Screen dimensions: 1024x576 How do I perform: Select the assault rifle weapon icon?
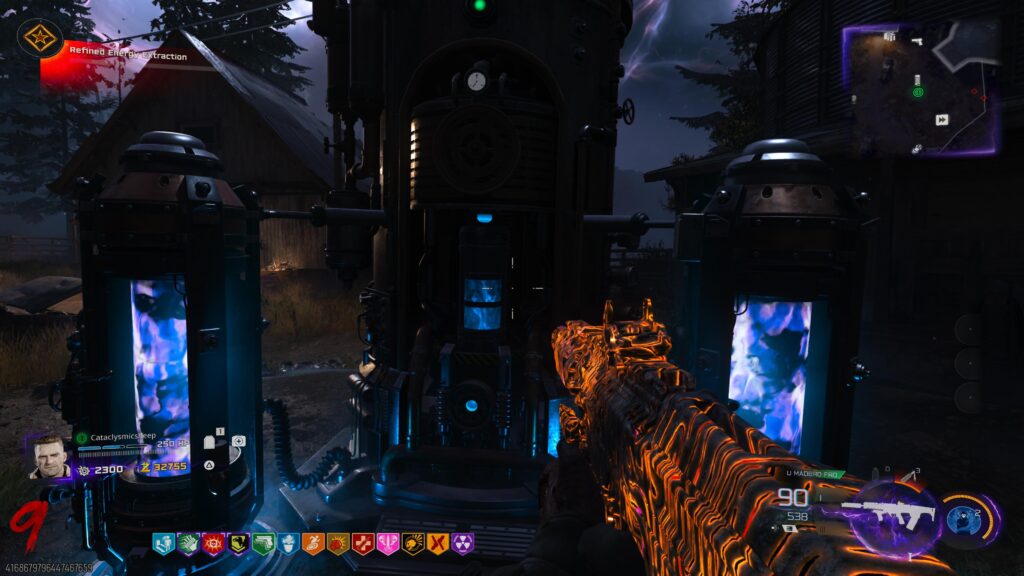coord(889,514)
